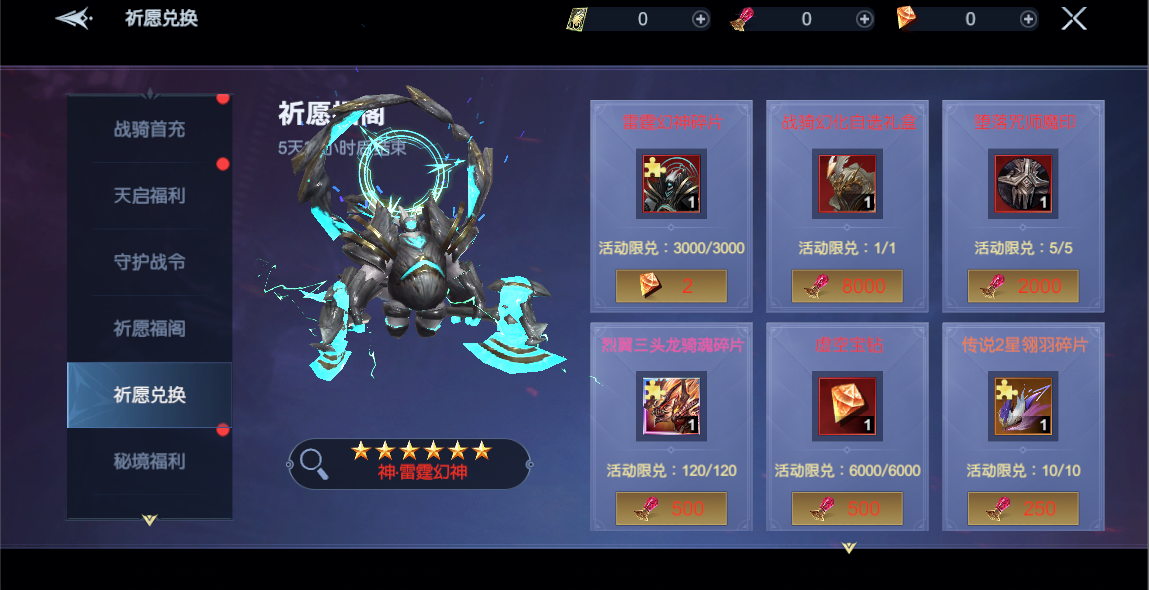Tap the plus beside the pink feather currency
Screen dimensions: 1149x590
pyautogui.click(x=864, y=19)
